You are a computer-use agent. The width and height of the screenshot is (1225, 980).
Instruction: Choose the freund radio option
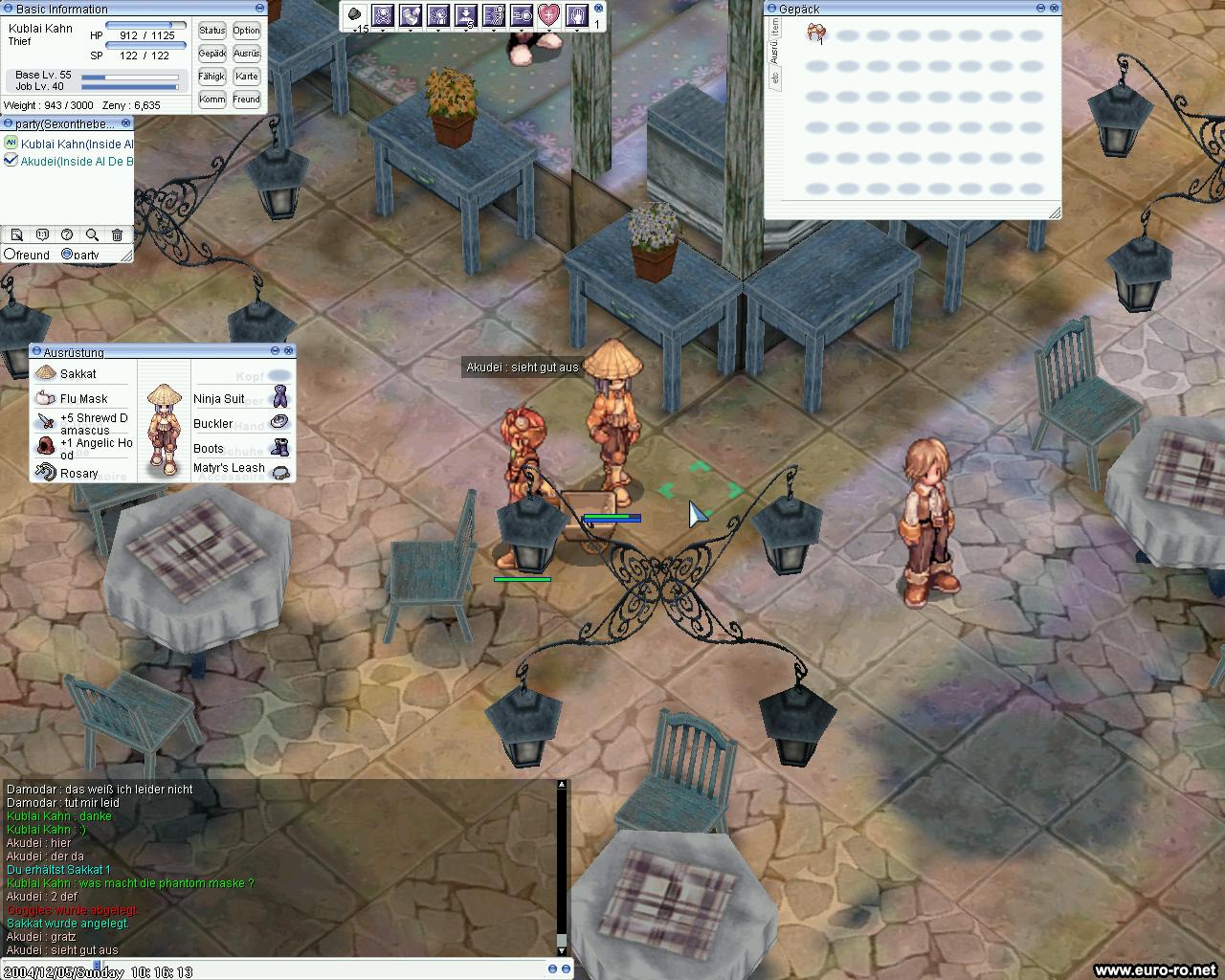tap(11, 255)
